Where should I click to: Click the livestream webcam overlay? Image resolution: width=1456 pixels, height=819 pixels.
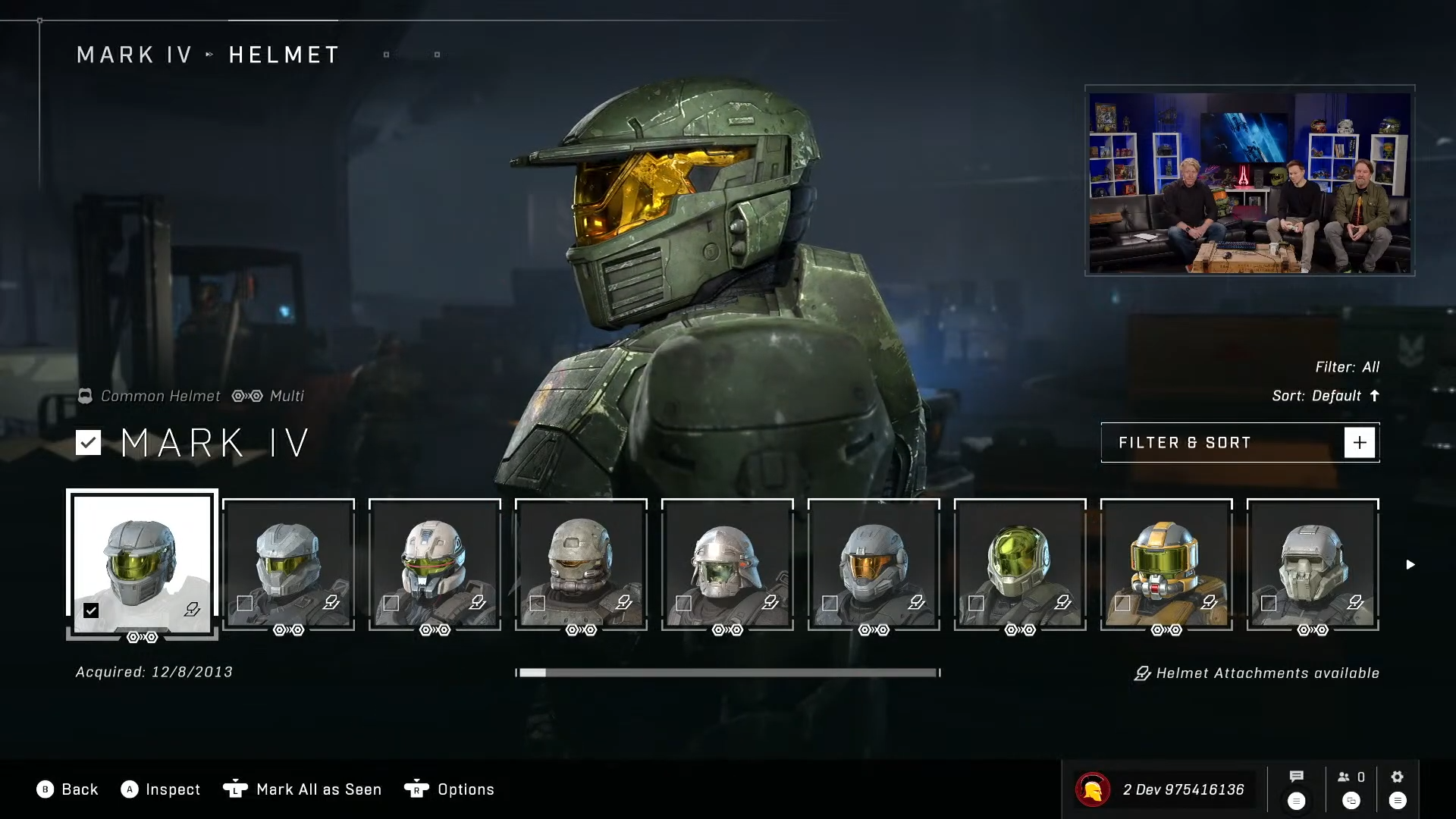pos(1249,180)
